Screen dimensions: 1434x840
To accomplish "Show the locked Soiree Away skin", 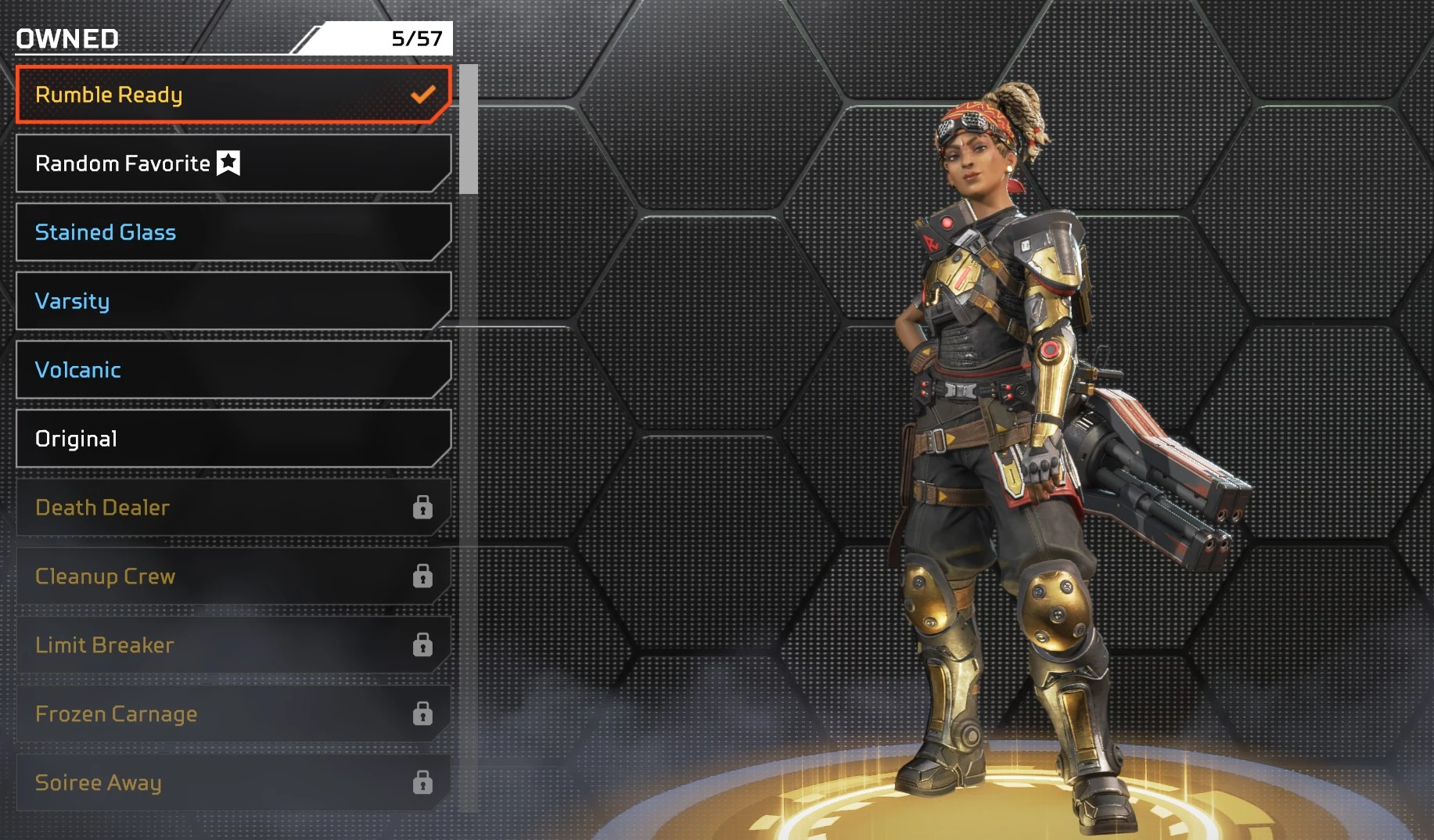I will click(233, 783).
